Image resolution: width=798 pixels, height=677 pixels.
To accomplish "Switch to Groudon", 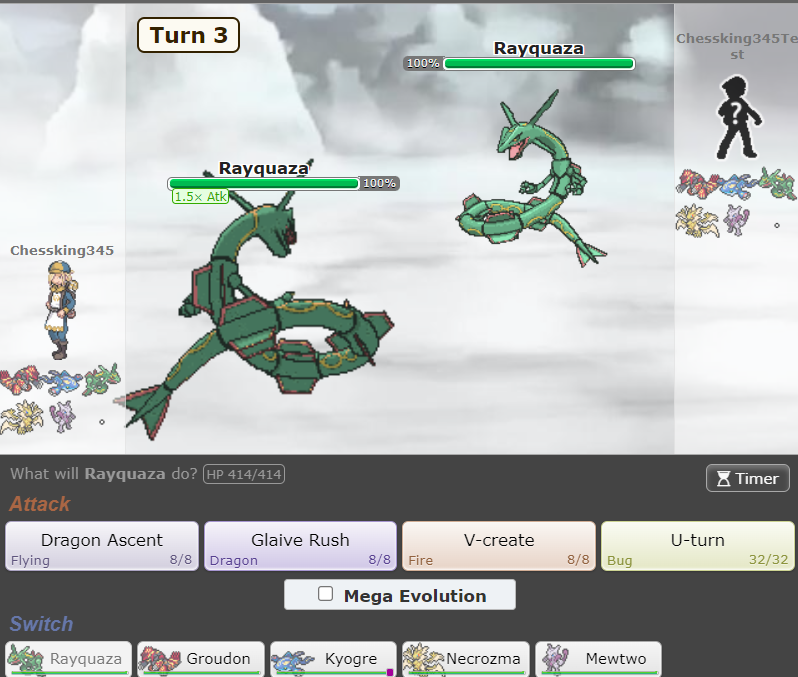I will 201,659.
